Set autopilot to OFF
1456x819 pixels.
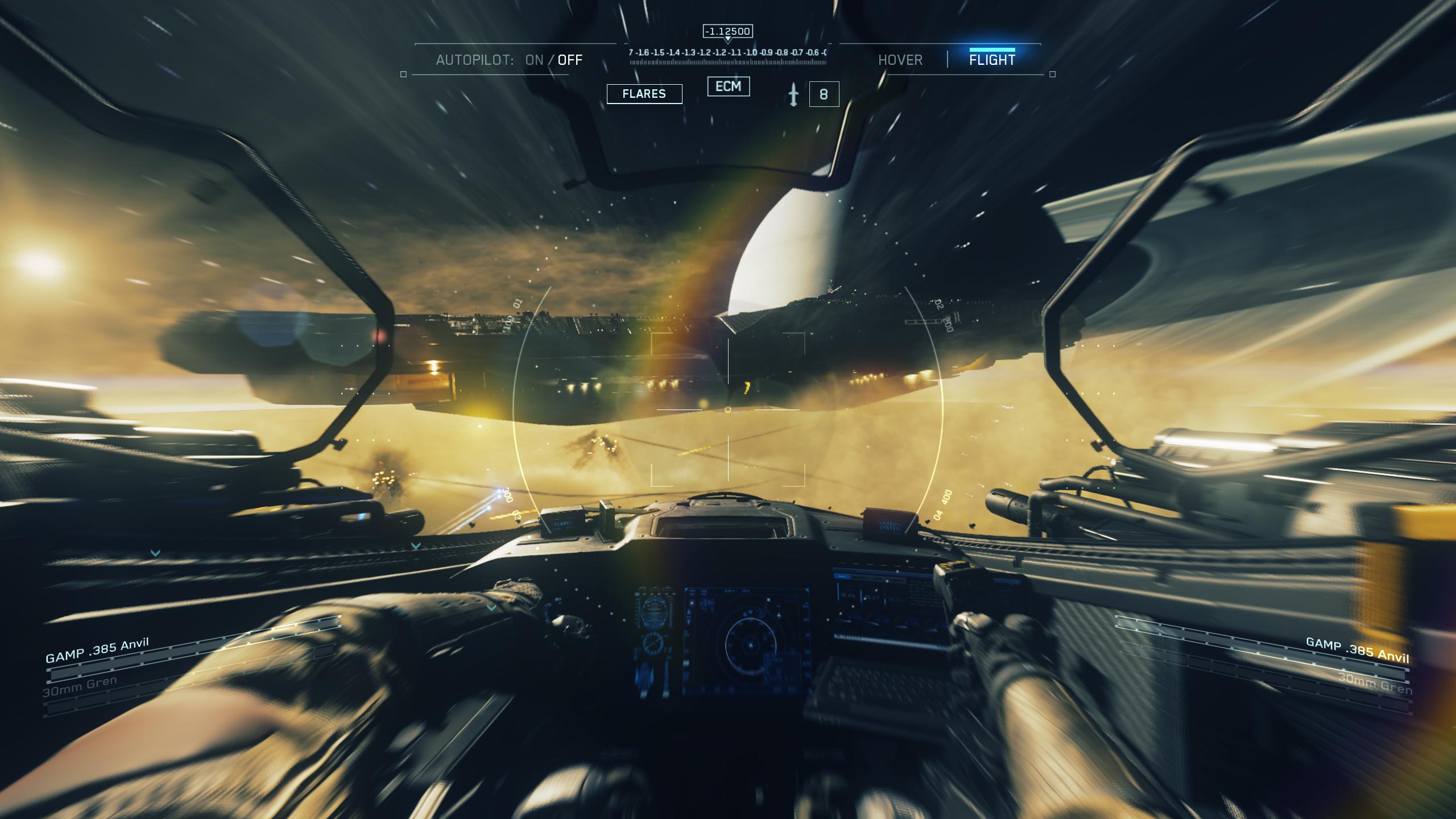570,60
